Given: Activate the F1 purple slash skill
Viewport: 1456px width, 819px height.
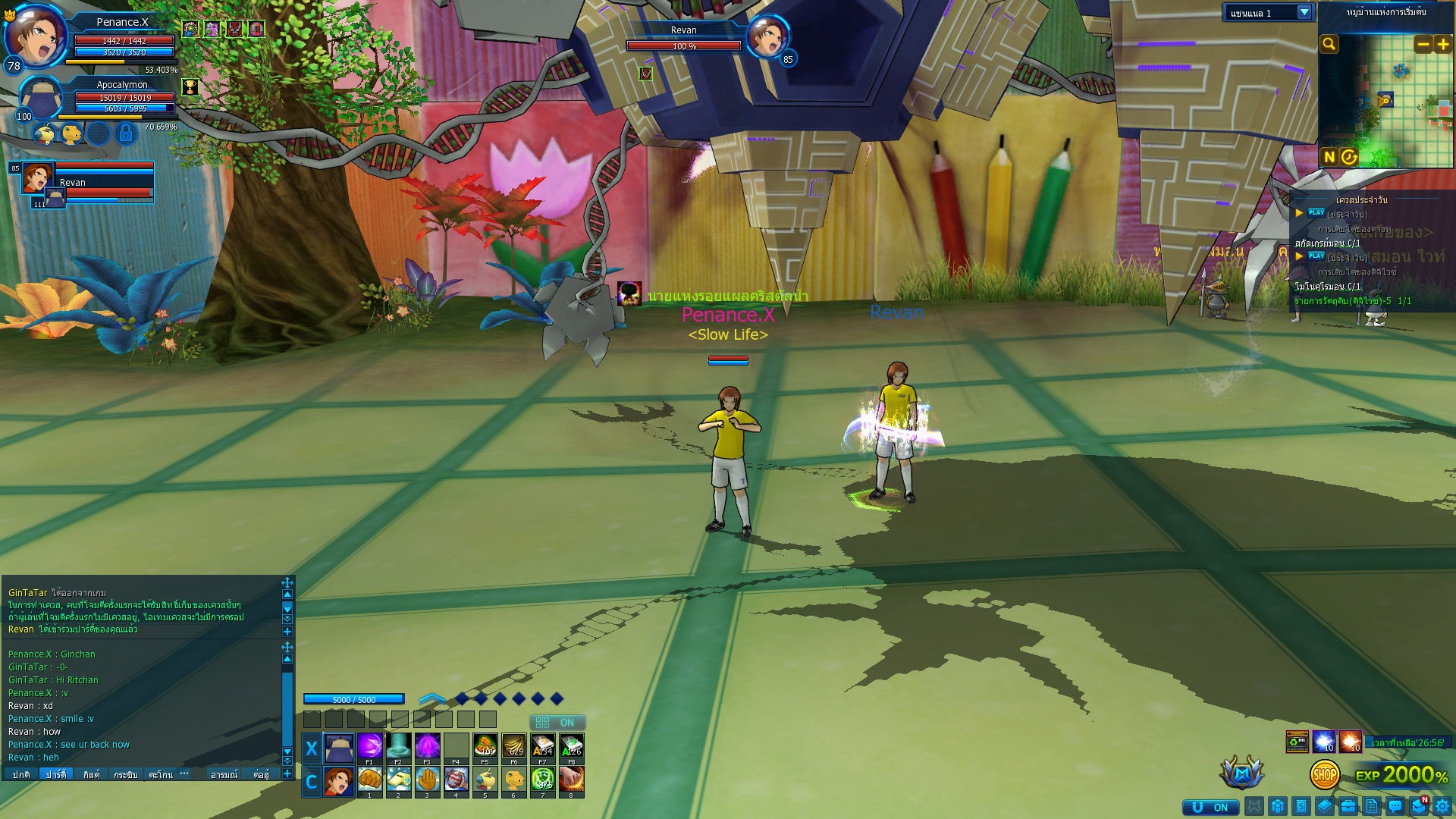Looking at the screenshot, I should 369,747.
